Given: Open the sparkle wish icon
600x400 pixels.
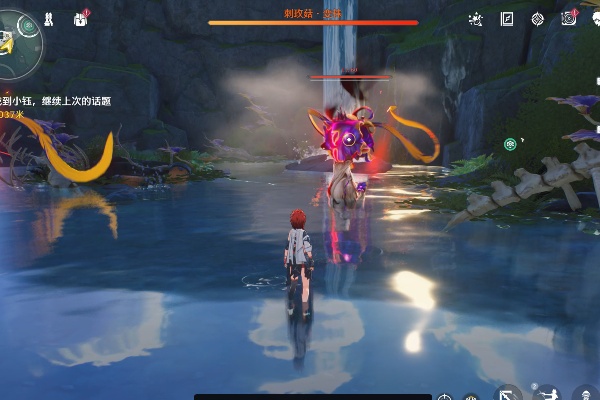Looking at the screenshot, I should point(476,19).
